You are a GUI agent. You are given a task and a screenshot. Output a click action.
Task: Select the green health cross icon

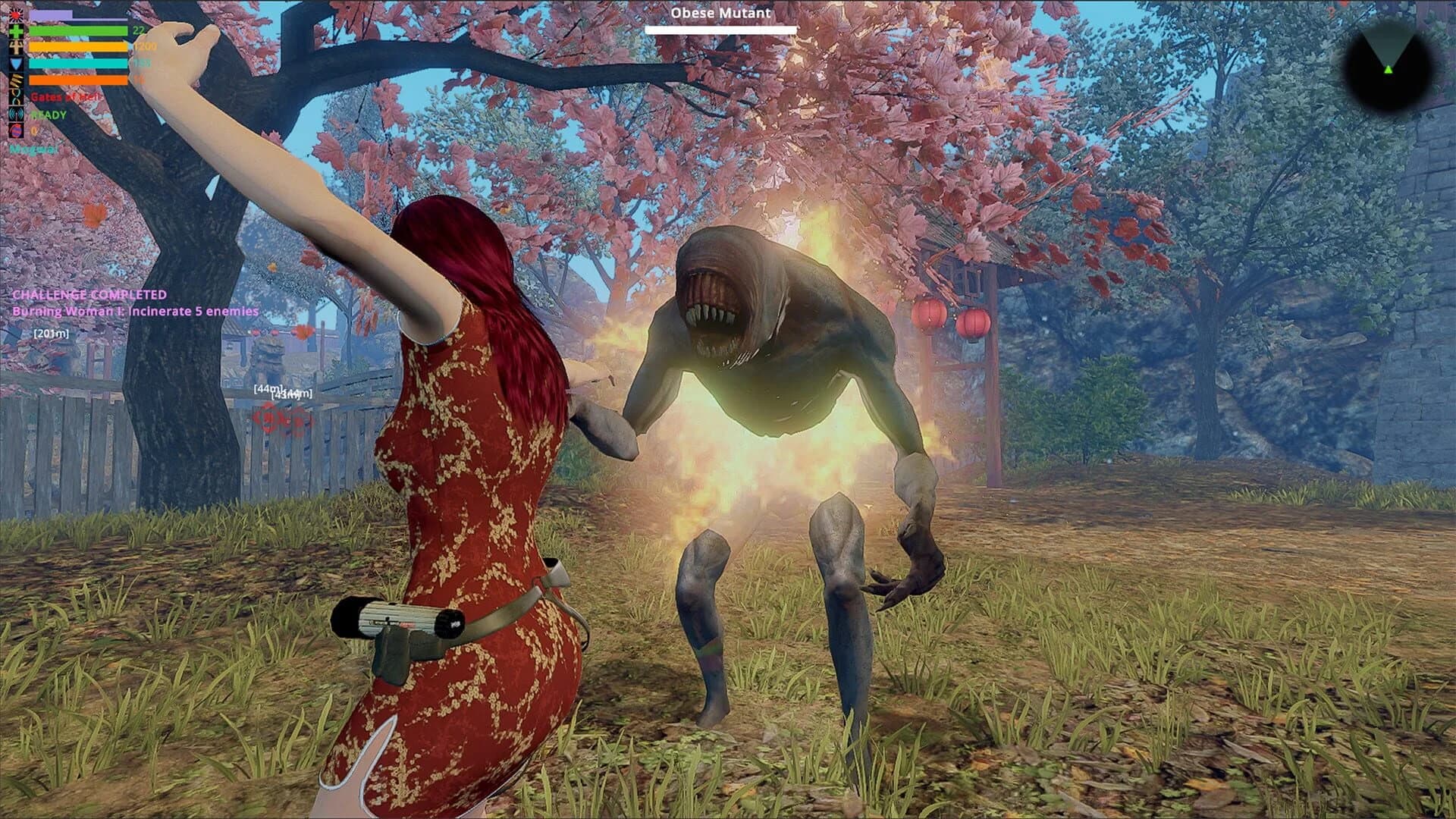pyautogui.click(x=16, y=31)
